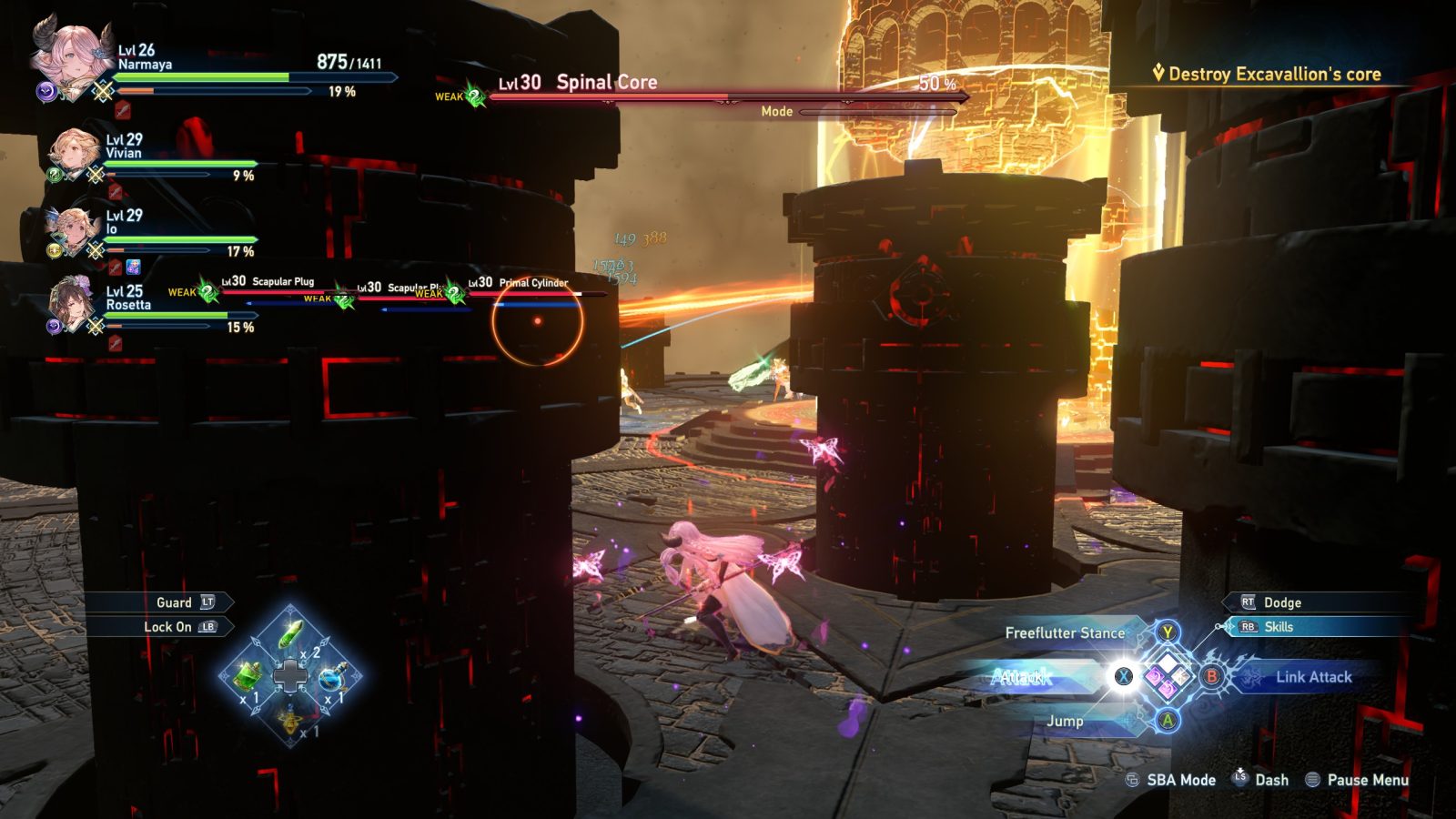Click the Dodge action label
This screenshot has height=819, width=1456.
pos(1281,602)
